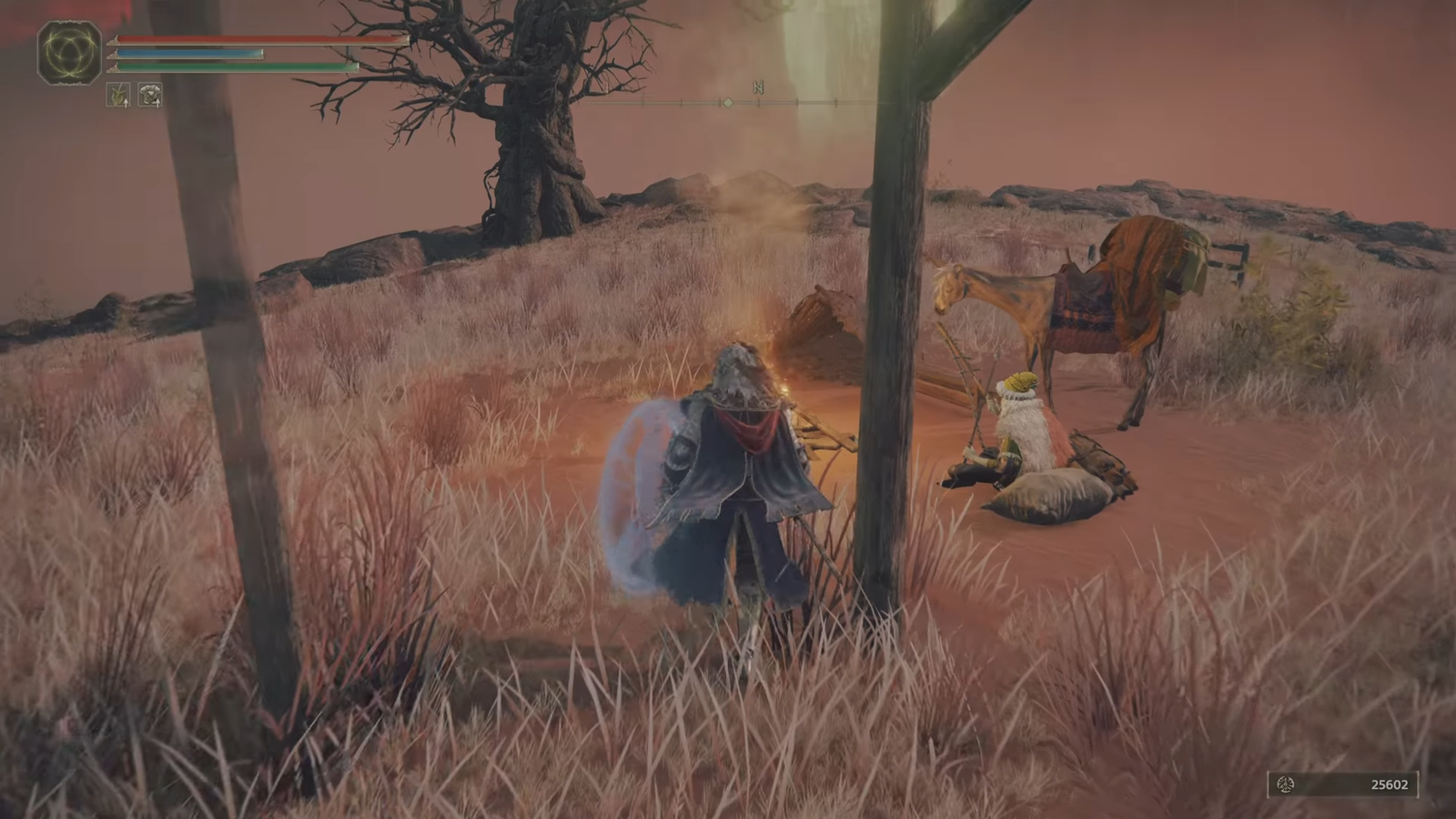Click the up arrow on the herb quick slot

click(126, 102)
